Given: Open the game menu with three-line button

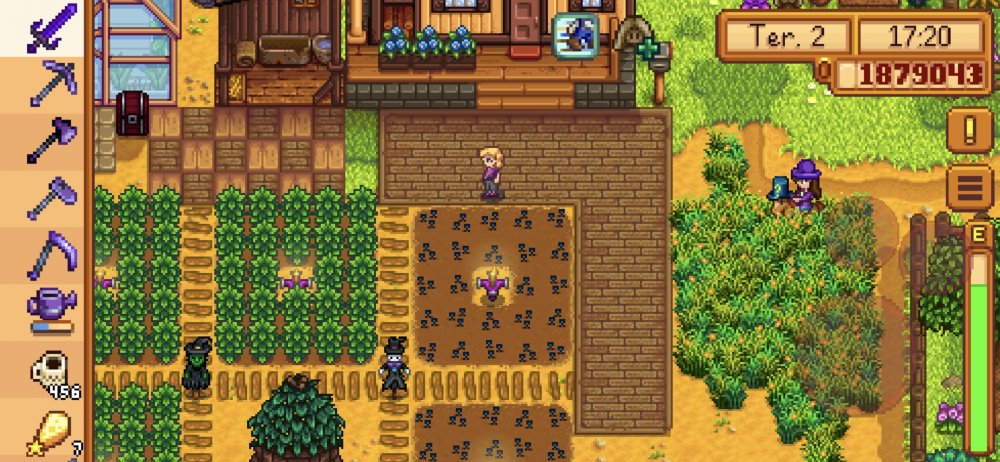Looking at the screenshot, I should pyautogui.click(x=969, y=187).
